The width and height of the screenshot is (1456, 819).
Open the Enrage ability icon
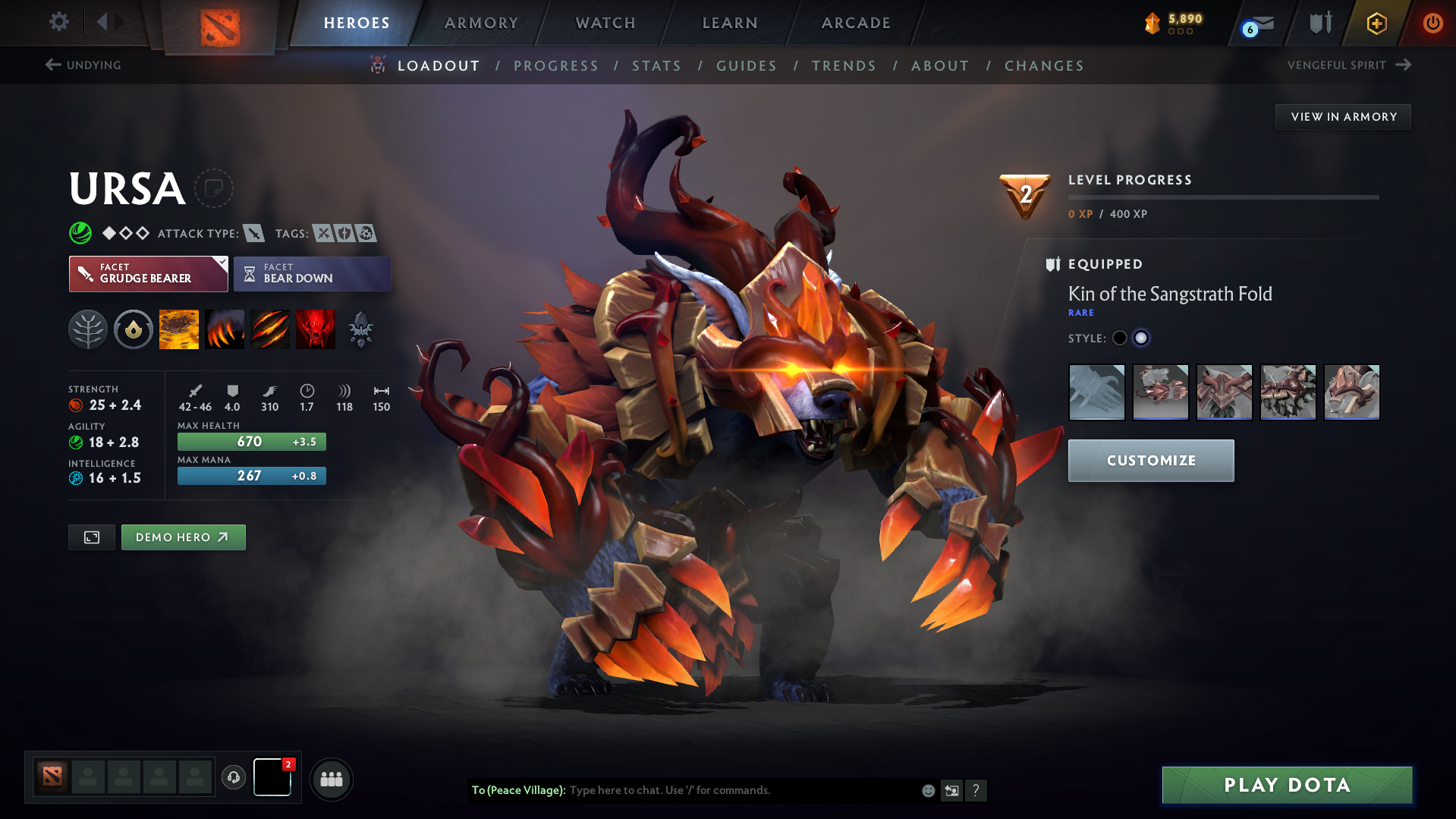point(316,329)
